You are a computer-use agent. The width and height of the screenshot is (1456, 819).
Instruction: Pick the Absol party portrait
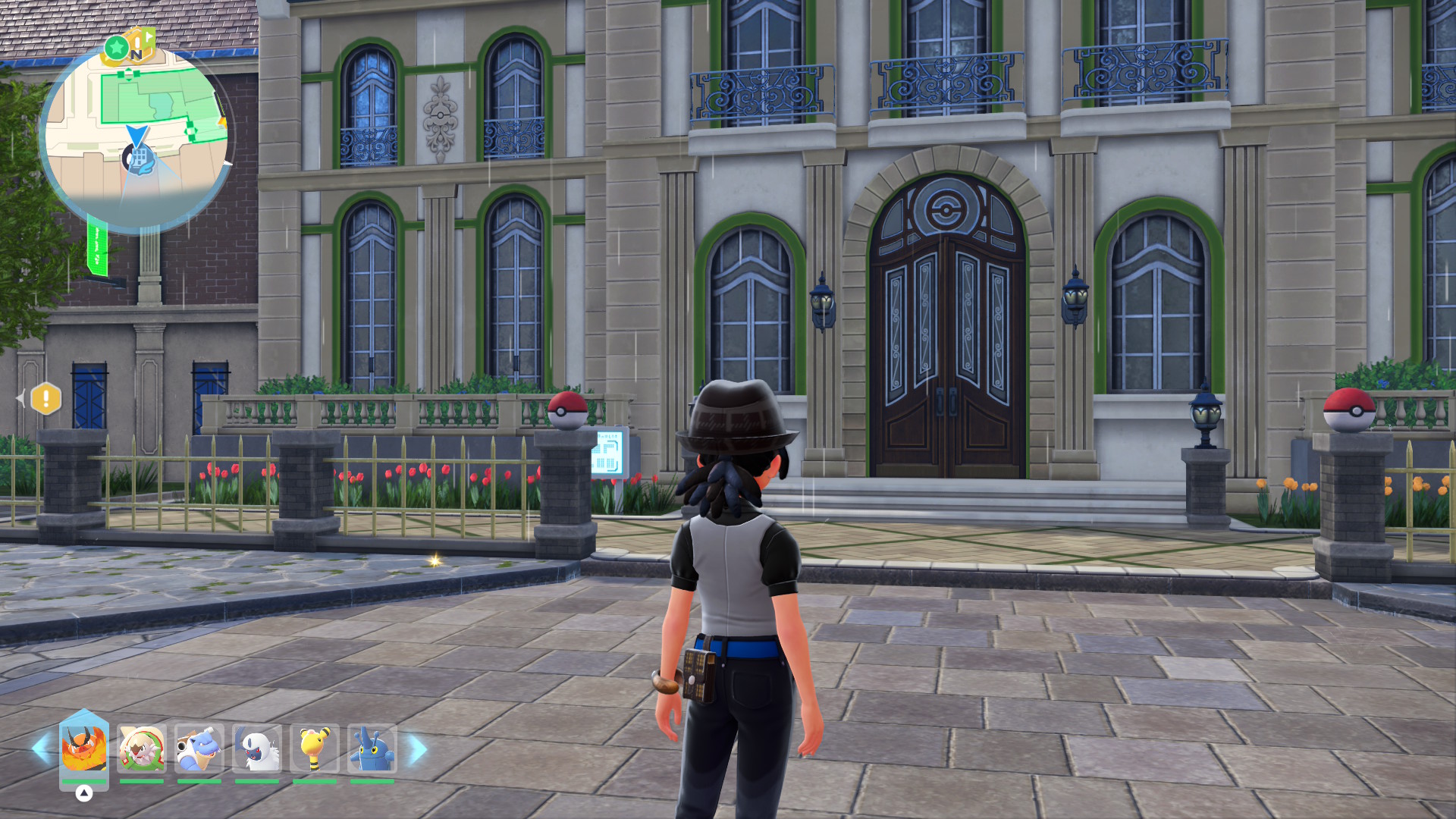(257, 748)
